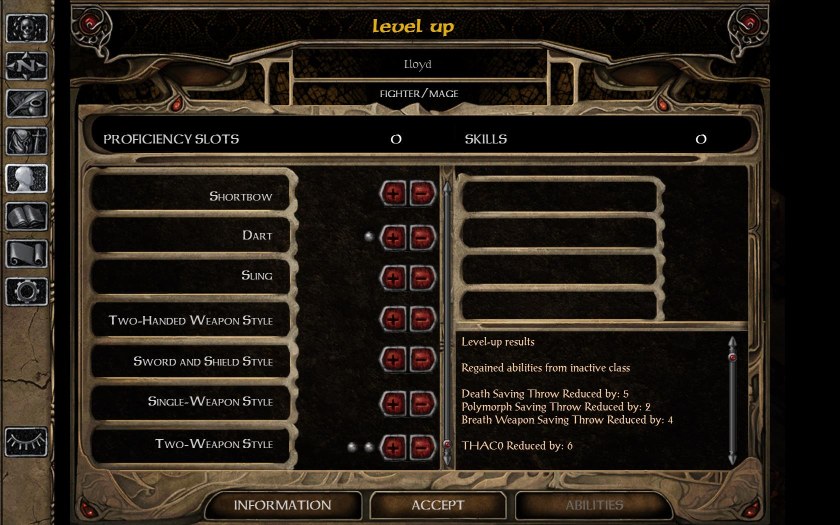Open the inventory figure icon
840x525 pixels.
[27, 141]
